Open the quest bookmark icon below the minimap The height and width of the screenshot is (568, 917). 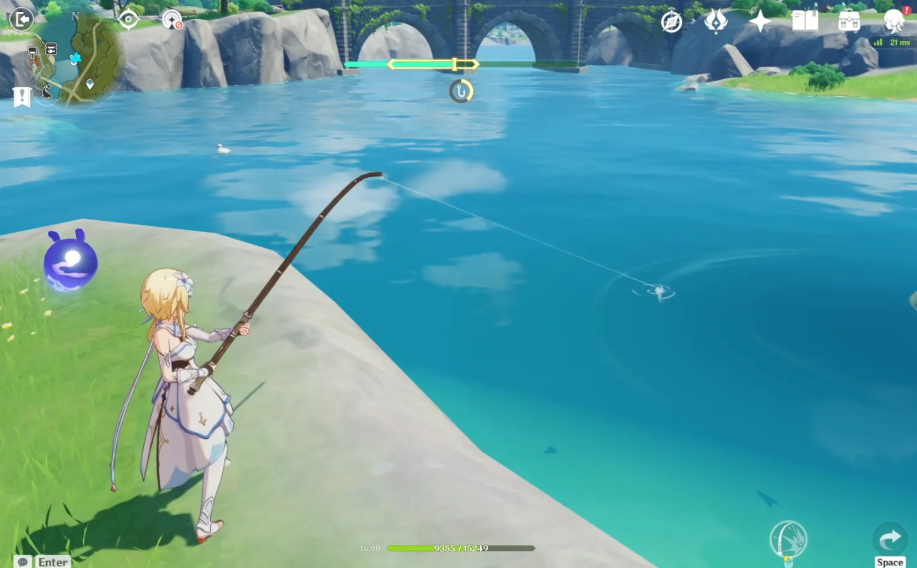click(22, 96)
